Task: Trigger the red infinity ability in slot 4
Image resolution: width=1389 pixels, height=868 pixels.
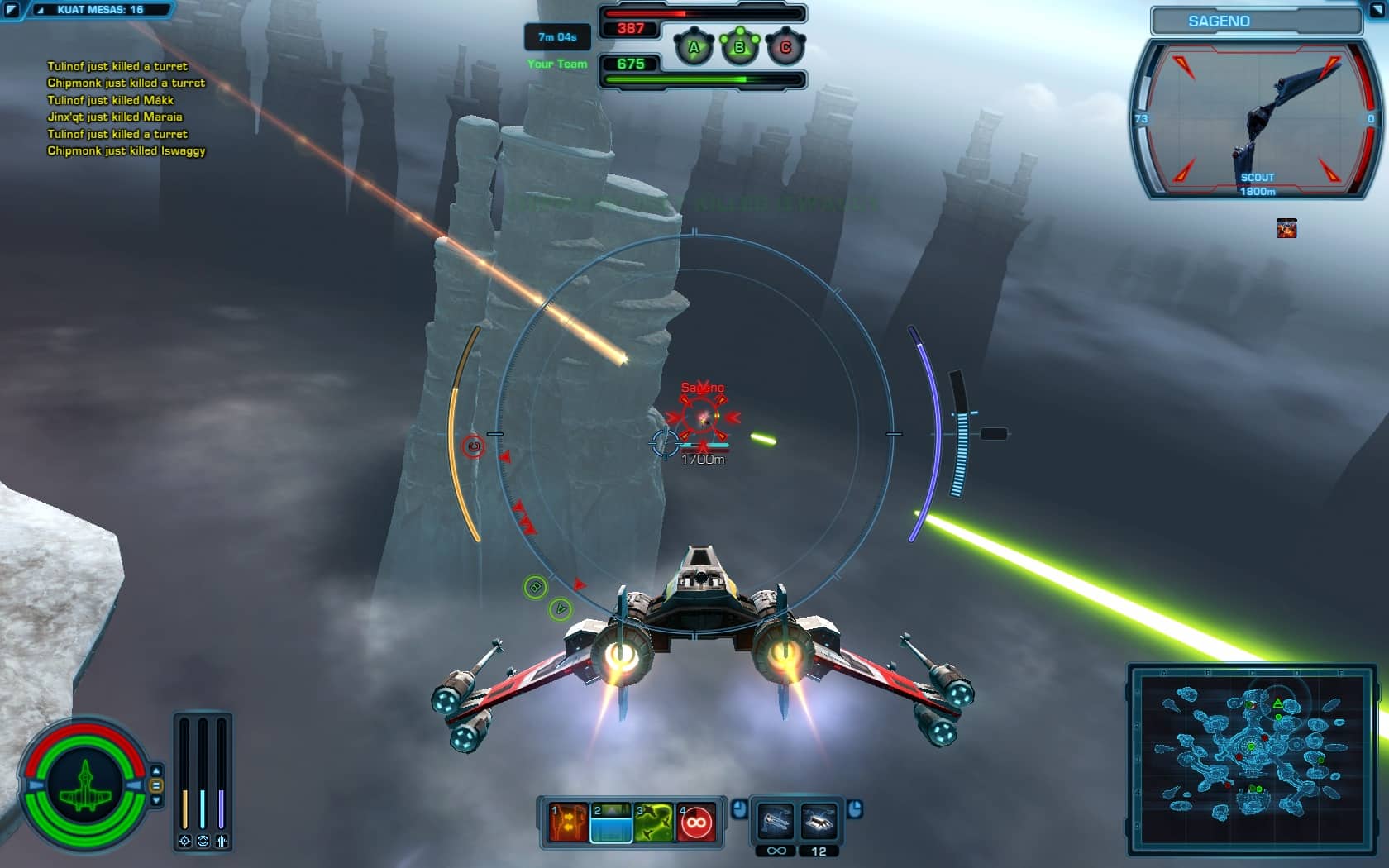Action: pyautogui.click(x=696, y=823)
